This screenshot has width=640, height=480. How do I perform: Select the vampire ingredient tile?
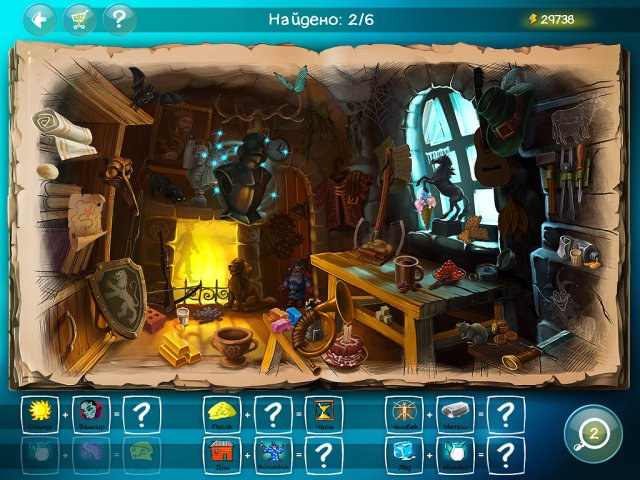click(x=89, y=412)
